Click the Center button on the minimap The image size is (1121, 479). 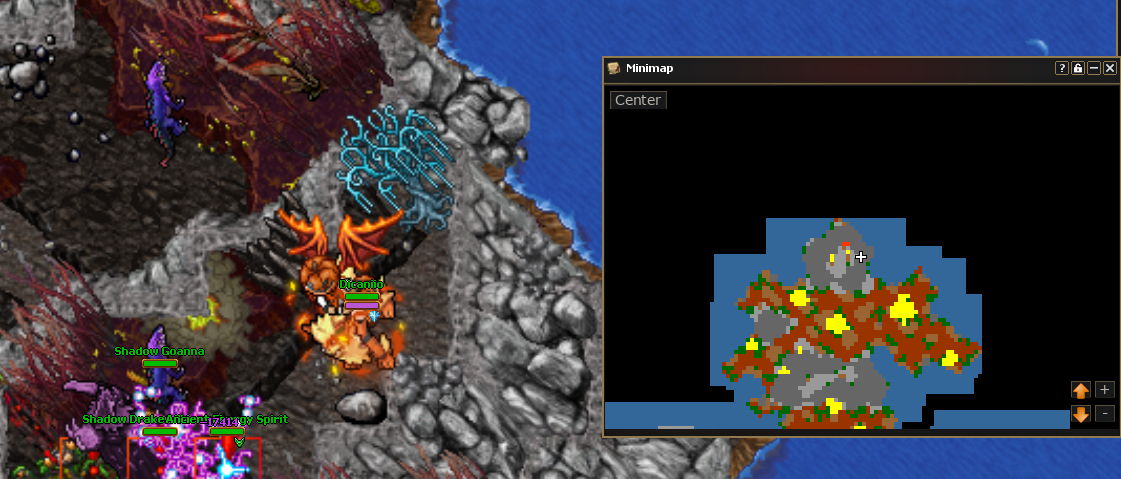pos(638,100)
